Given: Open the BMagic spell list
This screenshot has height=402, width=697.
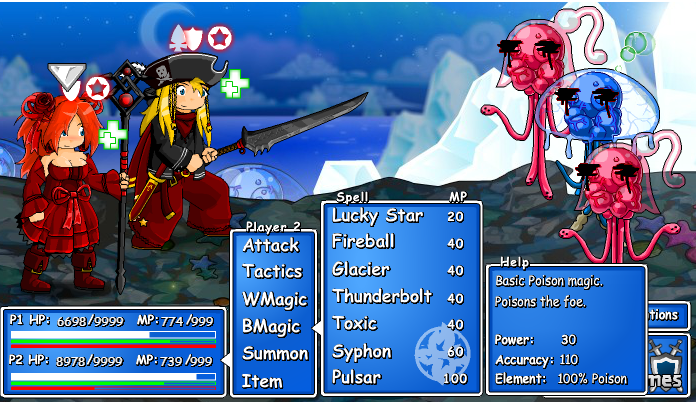Looking at the screenshot, I should coord(271,326).
